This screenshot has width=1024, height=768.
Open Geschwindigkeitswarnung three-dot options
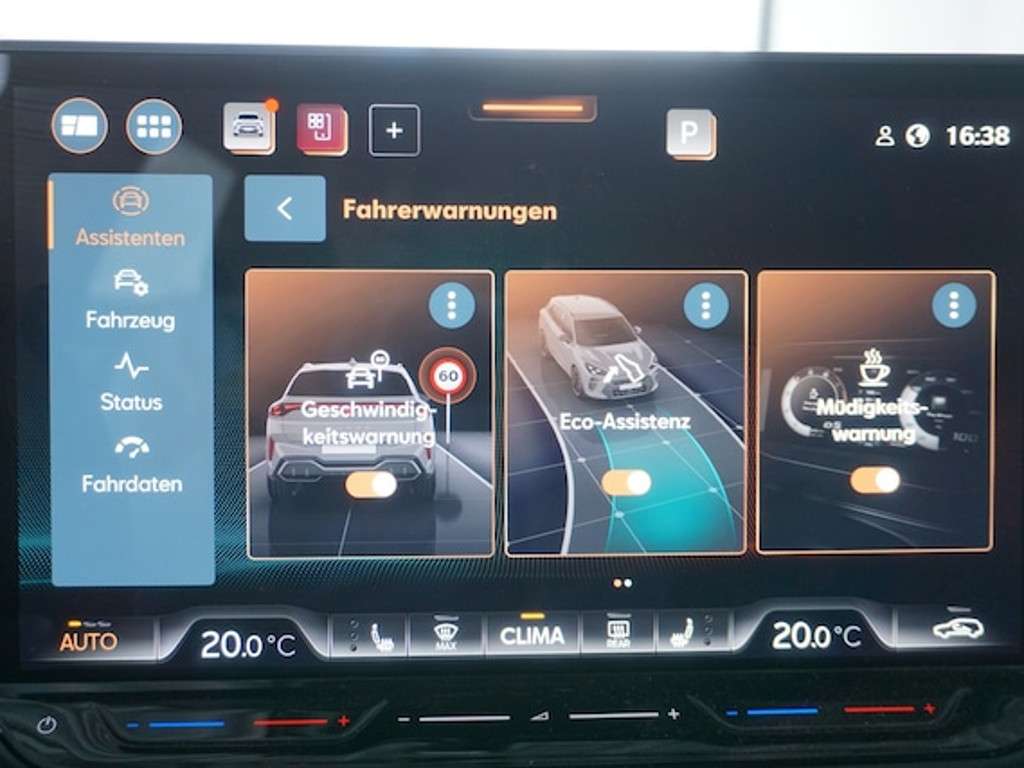(451, 304)
